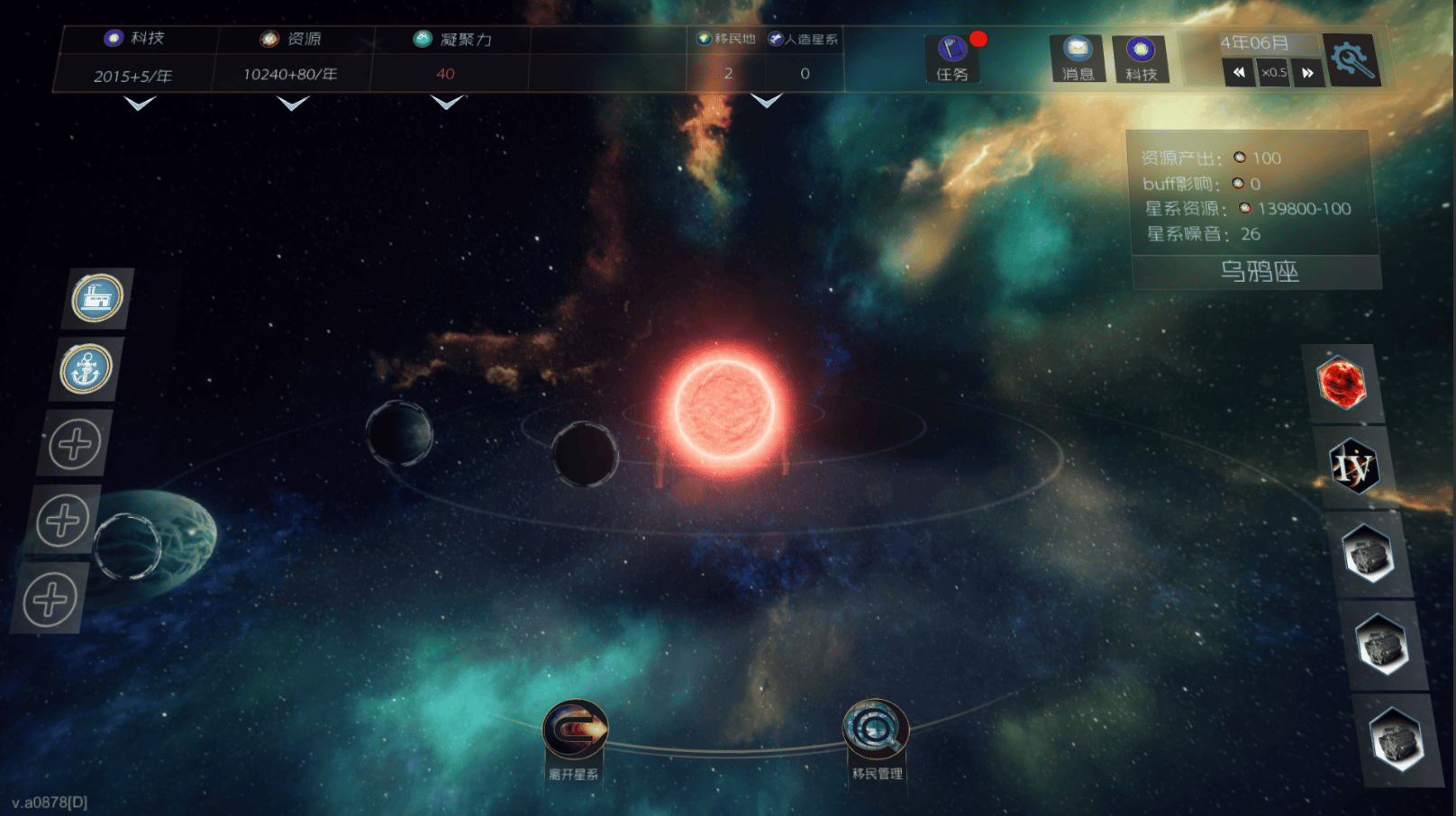The width and height of the screenshot is (1456, 816).
Task: Open the 消息 messages inbox
Action: click(1077, 59)
